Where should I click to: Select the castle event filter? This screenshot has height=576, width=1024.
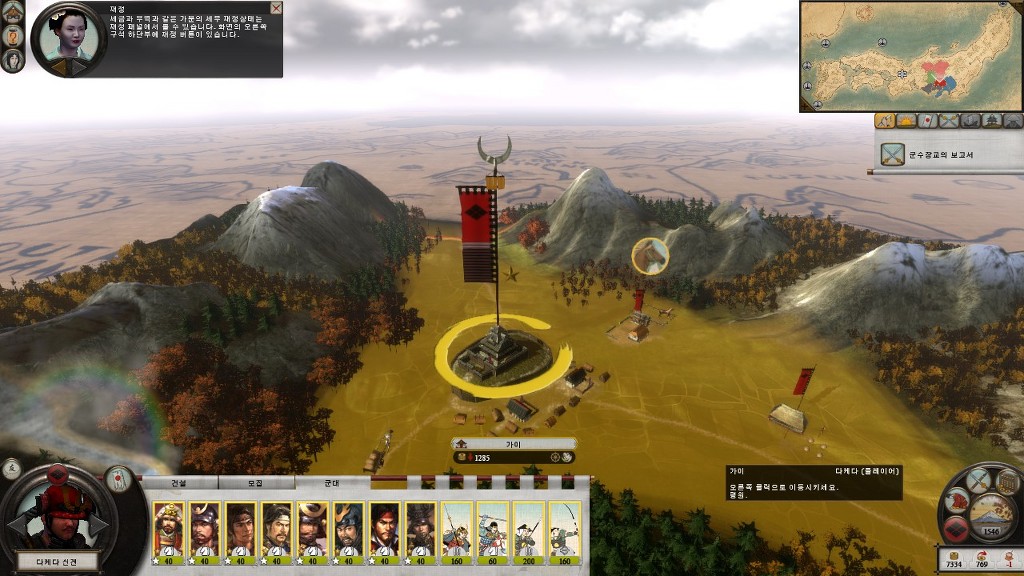click(991, 121)
